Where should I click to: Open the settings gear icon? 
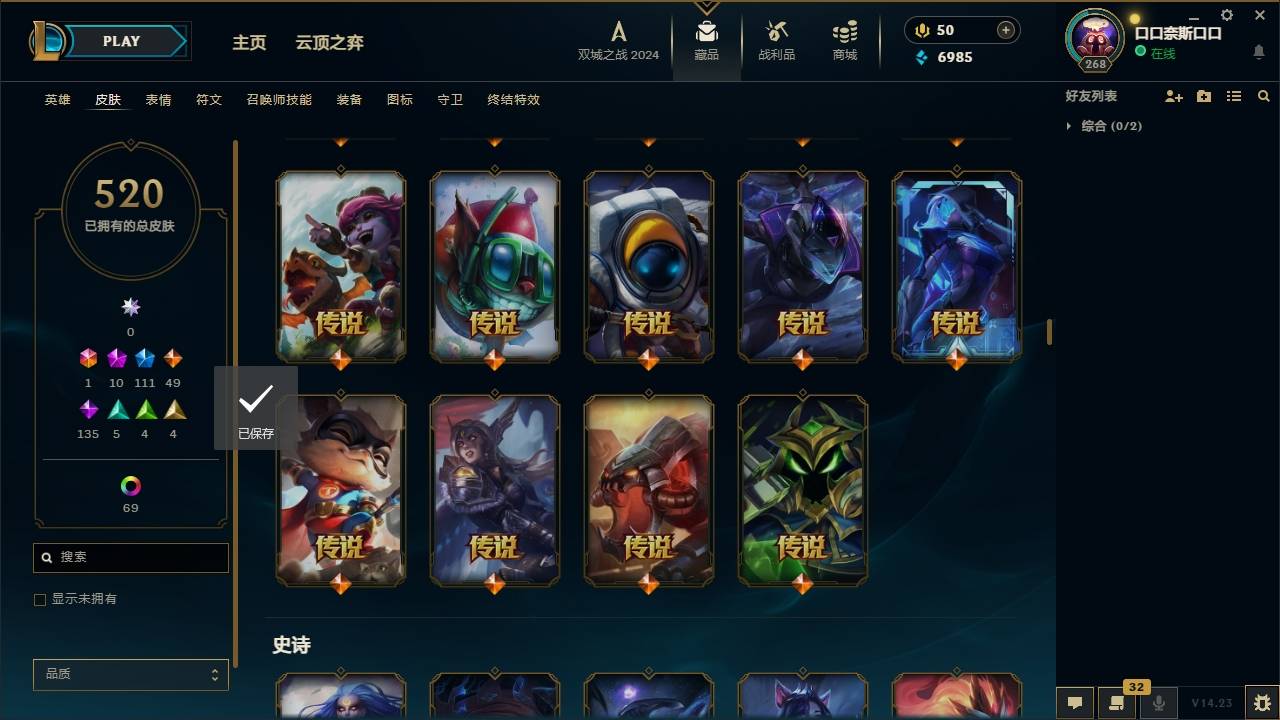coord(1226,14)
